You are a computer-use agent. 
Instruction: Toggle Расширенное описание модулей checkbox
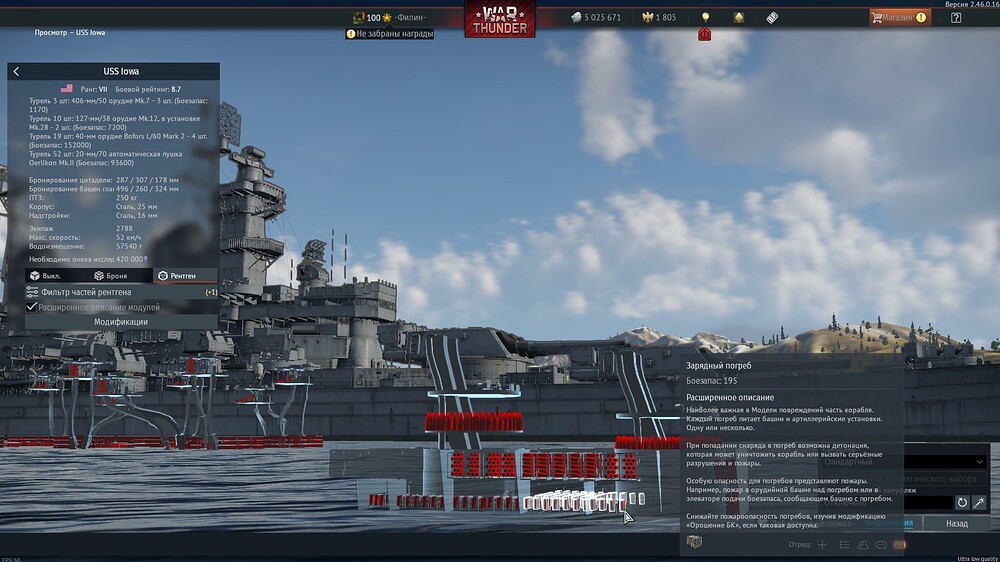31,307
